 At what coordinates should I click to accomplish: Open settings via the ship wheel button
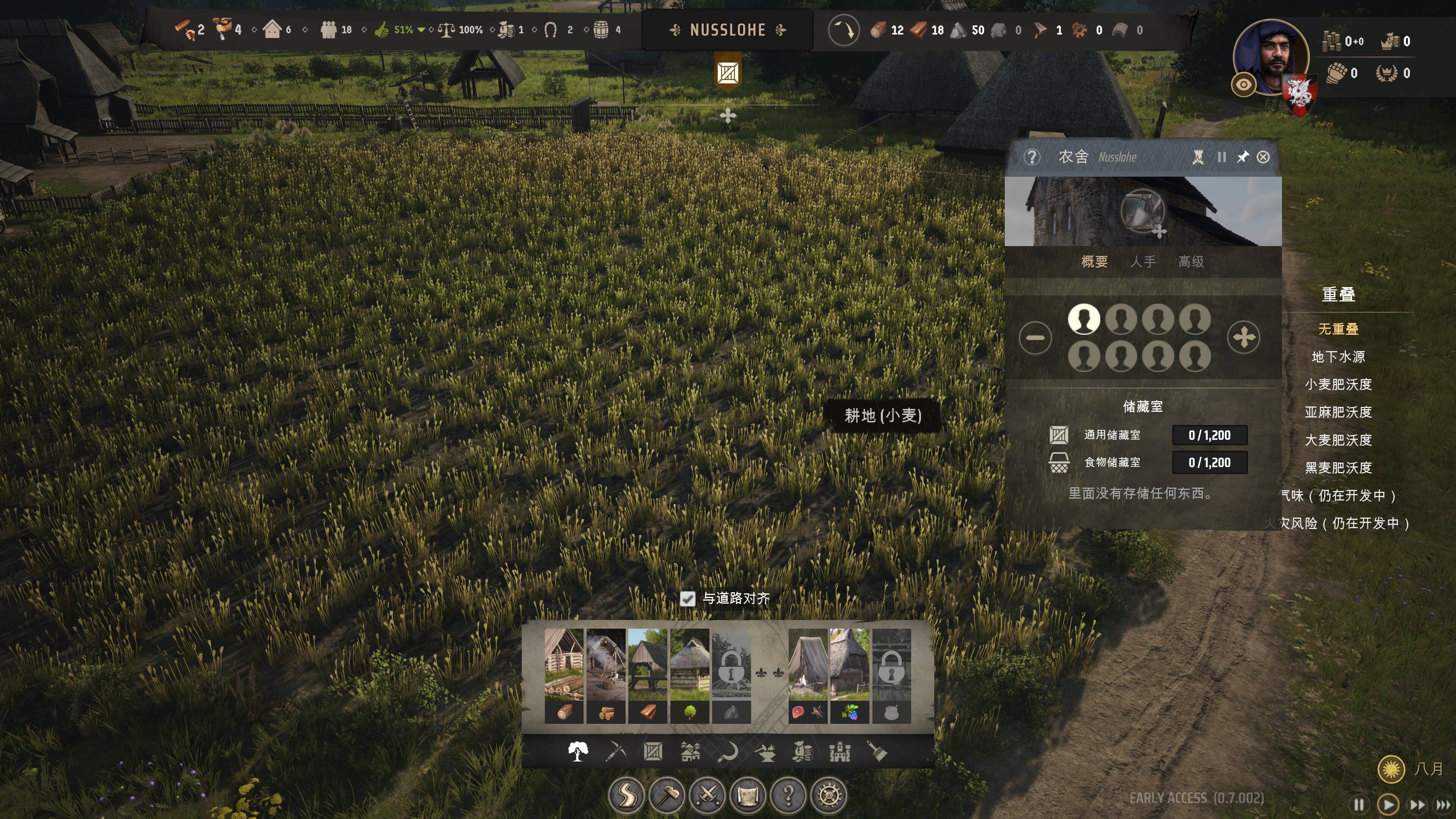point(828,796)
